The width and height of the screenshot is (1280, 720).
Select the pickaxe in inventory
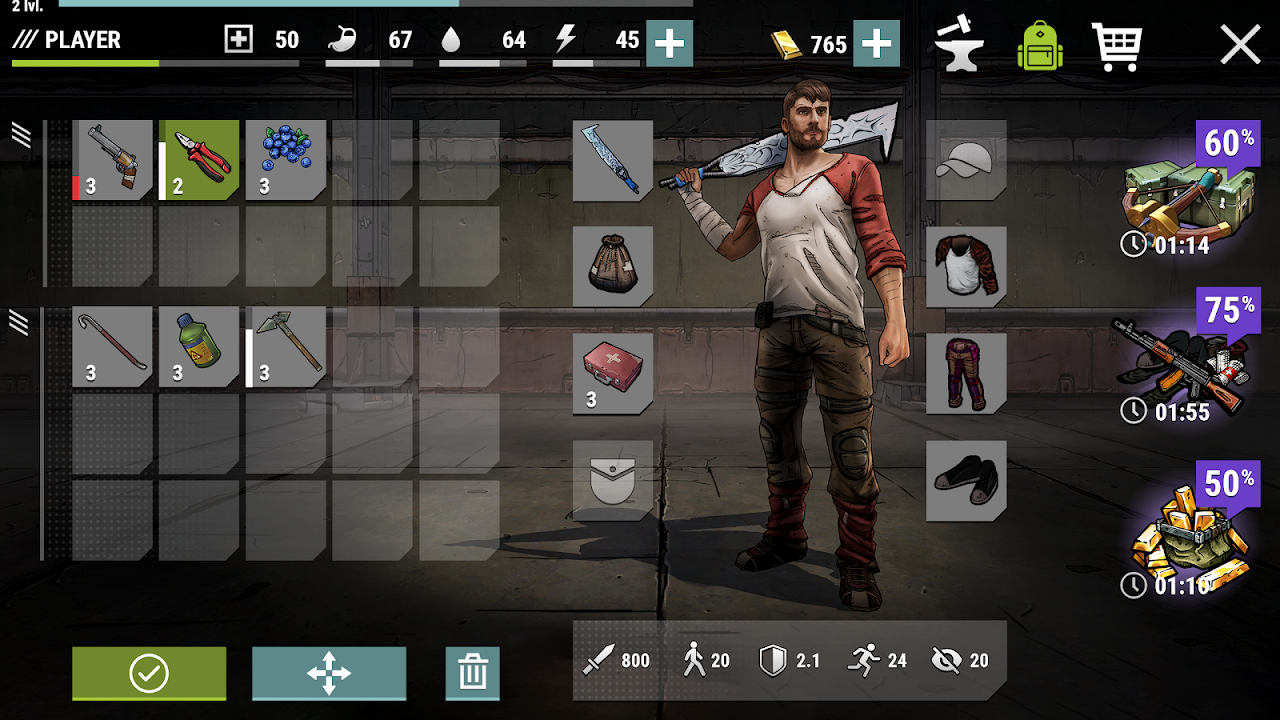[285, 345]
